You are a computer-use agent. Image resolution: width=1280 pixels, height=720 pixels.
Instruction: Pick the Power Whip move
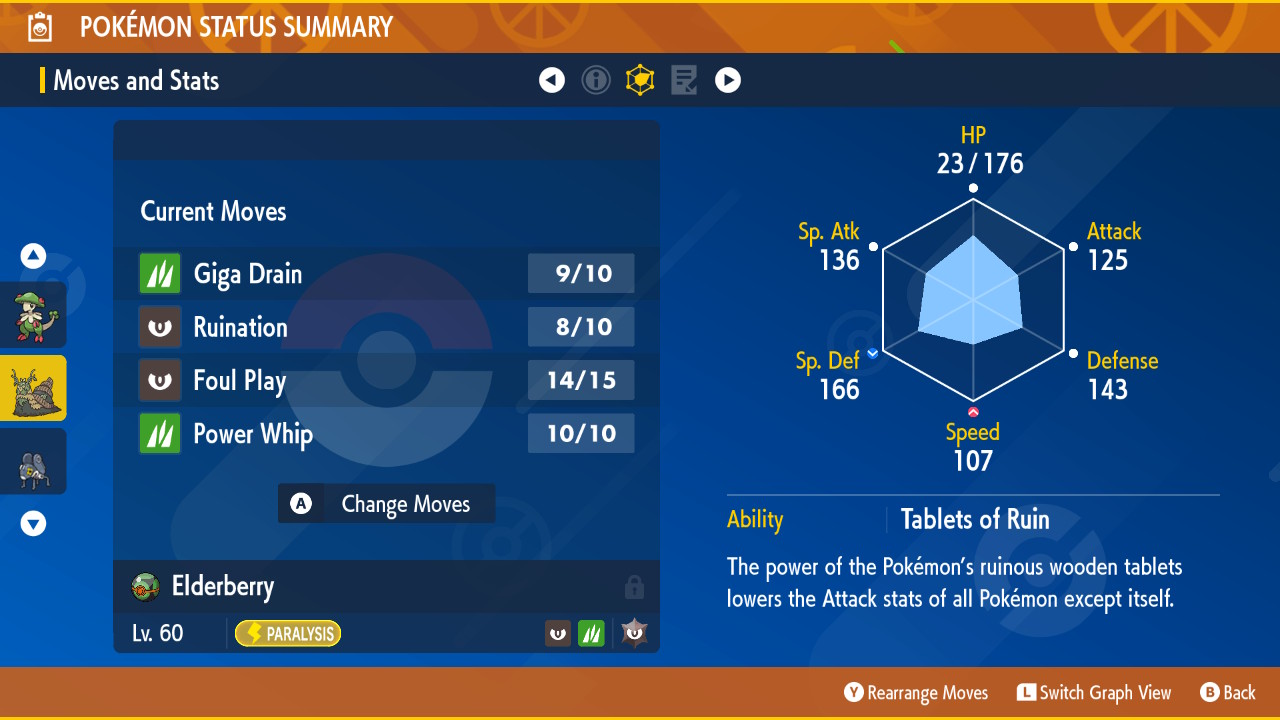386,434
